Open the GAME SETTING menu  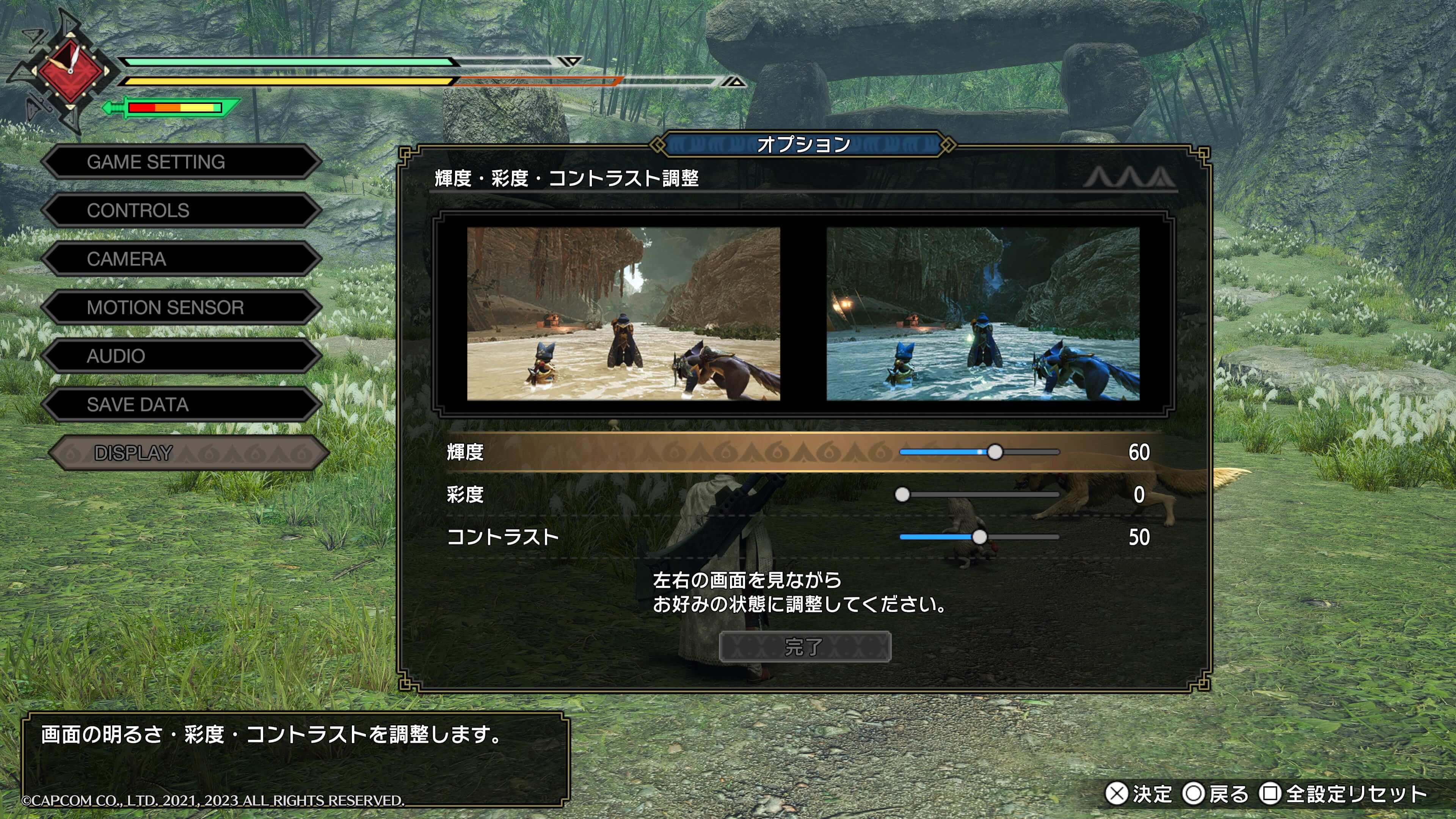click(x=181, y=162)
